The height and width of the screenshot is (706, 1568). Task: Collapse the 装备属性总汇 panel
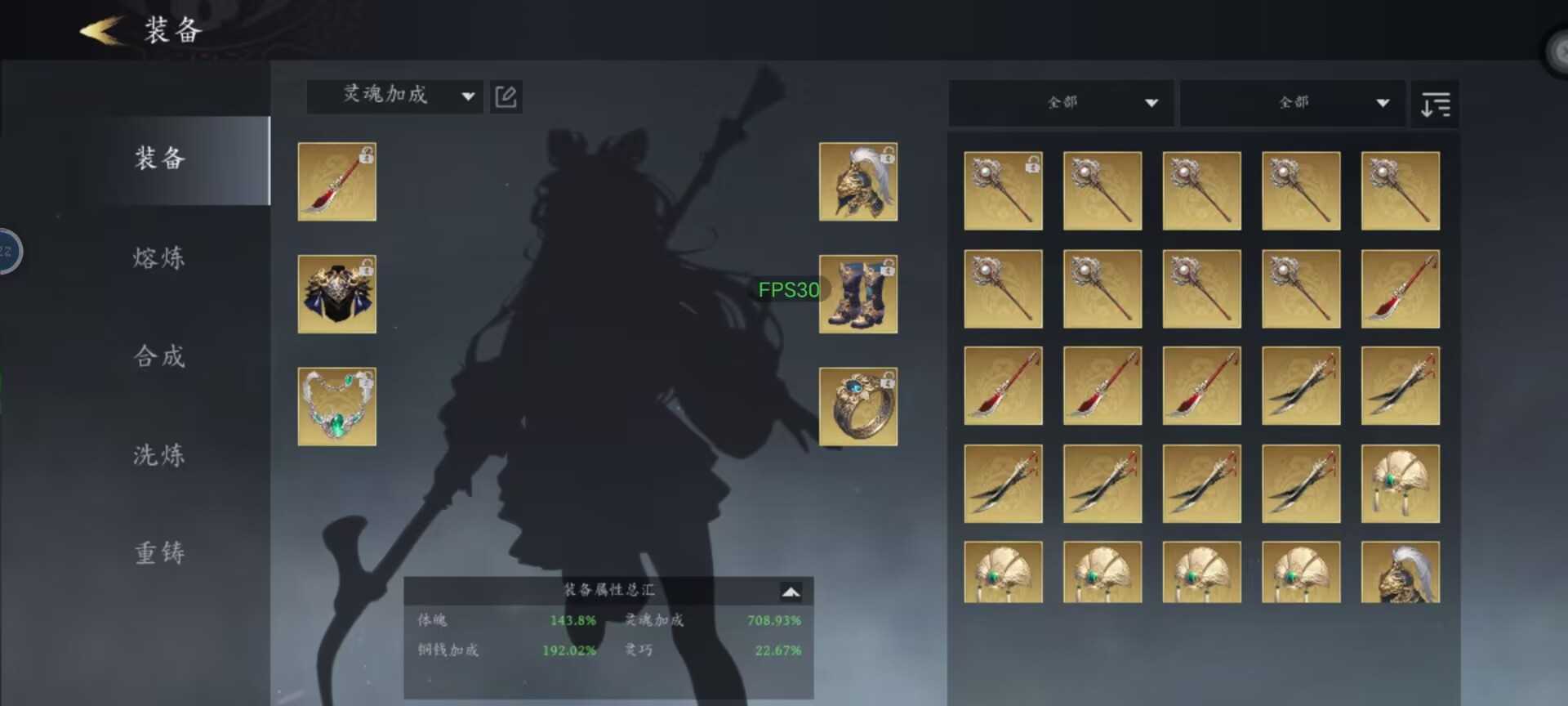click(x=790, y=591)
